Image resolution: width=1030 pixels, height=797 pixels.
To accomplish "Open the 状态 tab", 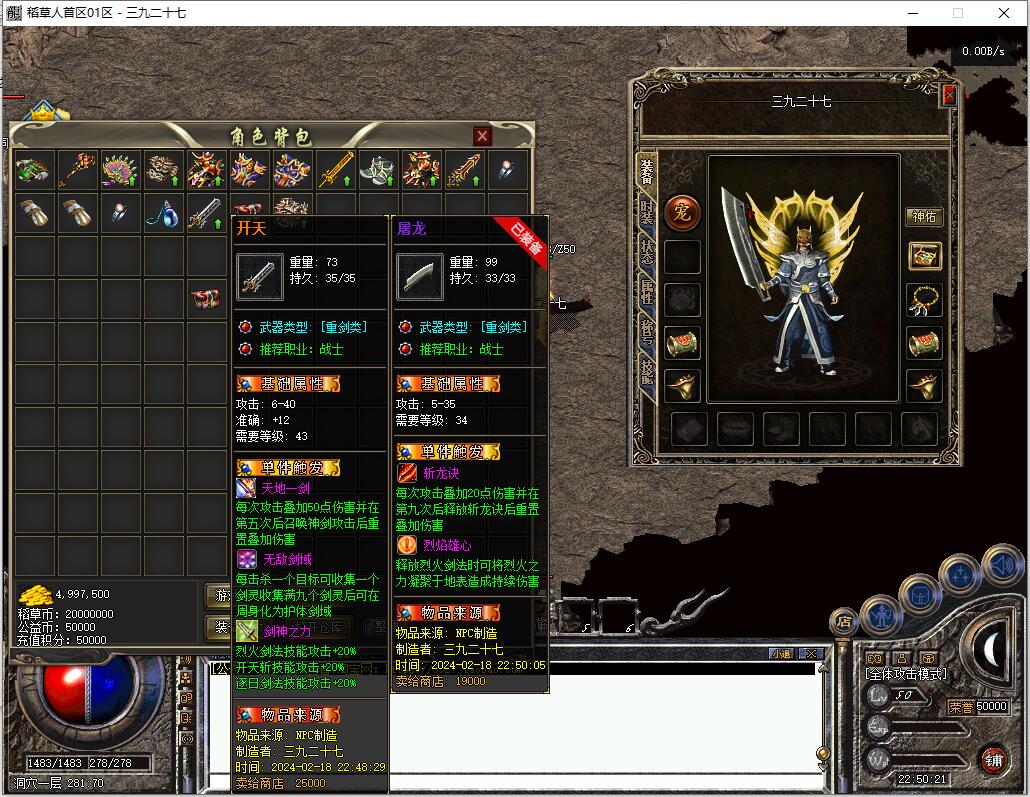I will tap(647, 252).
